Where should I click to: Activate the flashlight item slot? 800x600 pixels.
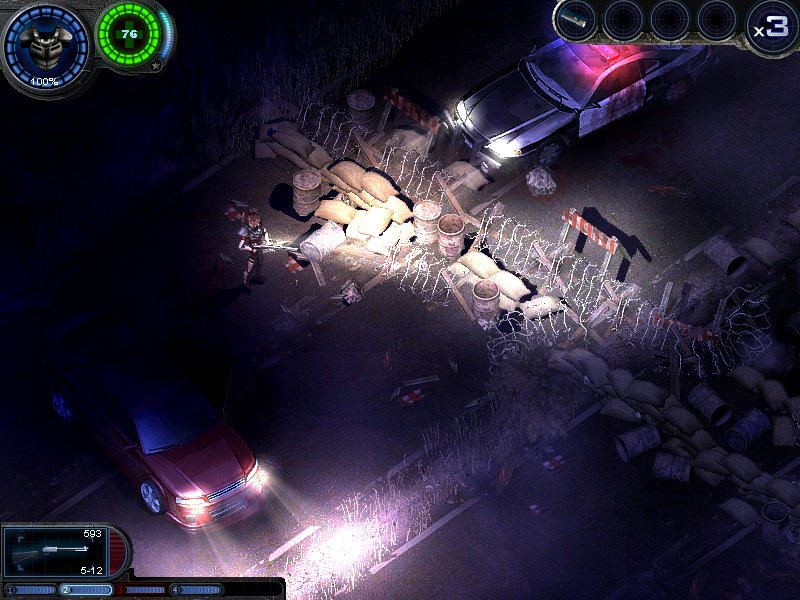pos(577,18)
